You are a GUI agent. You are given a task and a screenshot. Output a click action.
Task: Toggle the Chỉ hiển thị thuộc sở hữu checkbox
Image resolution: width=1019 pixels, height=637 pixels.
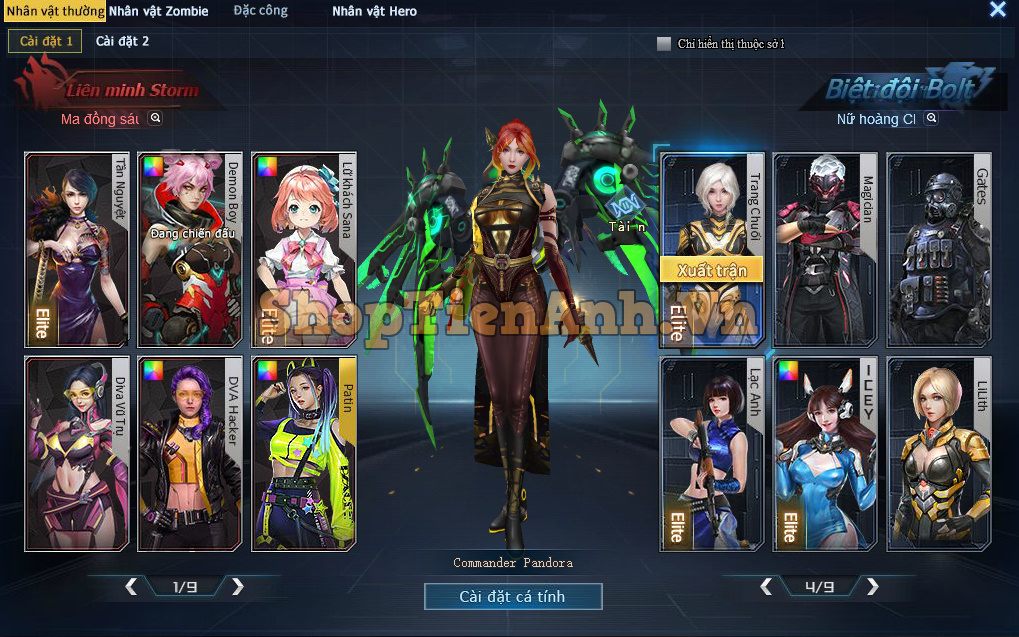[x=664, y=44]
